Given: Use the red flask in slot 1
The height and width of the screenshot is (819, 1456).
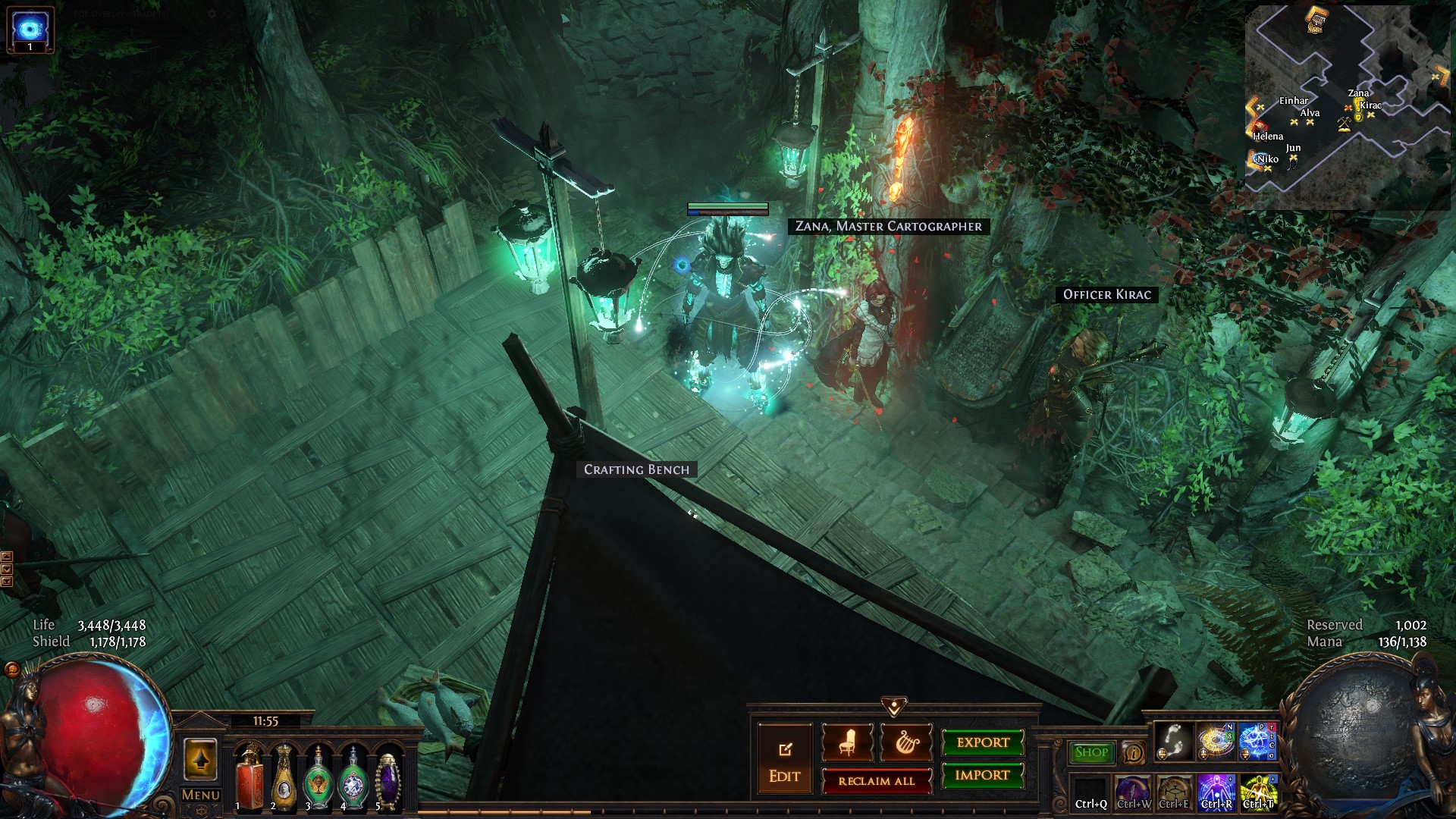Looking at the screenshot, I should (x=249, y=777).
